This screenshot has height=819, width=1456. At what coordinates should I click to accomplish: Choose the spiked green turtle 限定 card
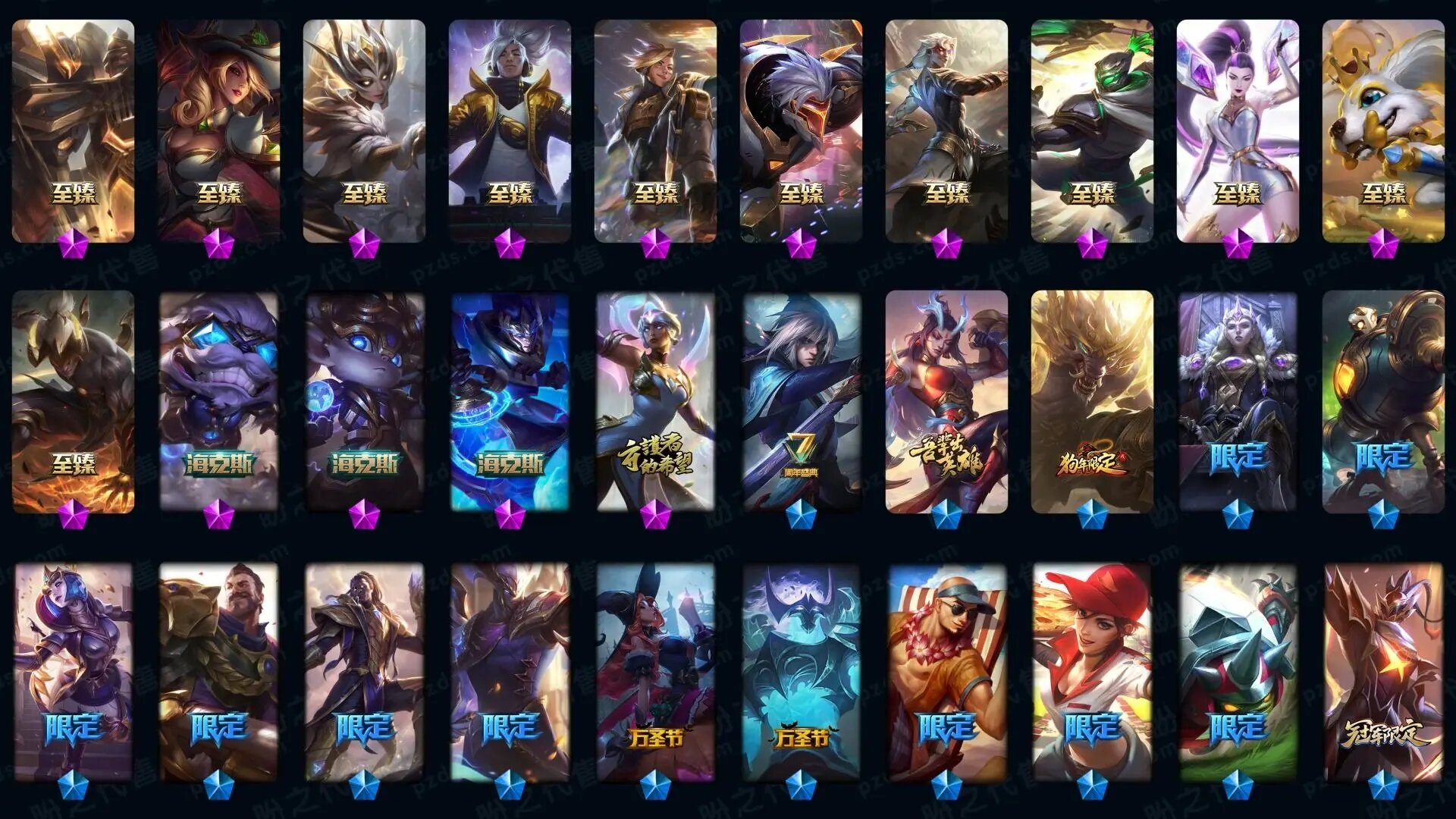[x=1238, y=672]
